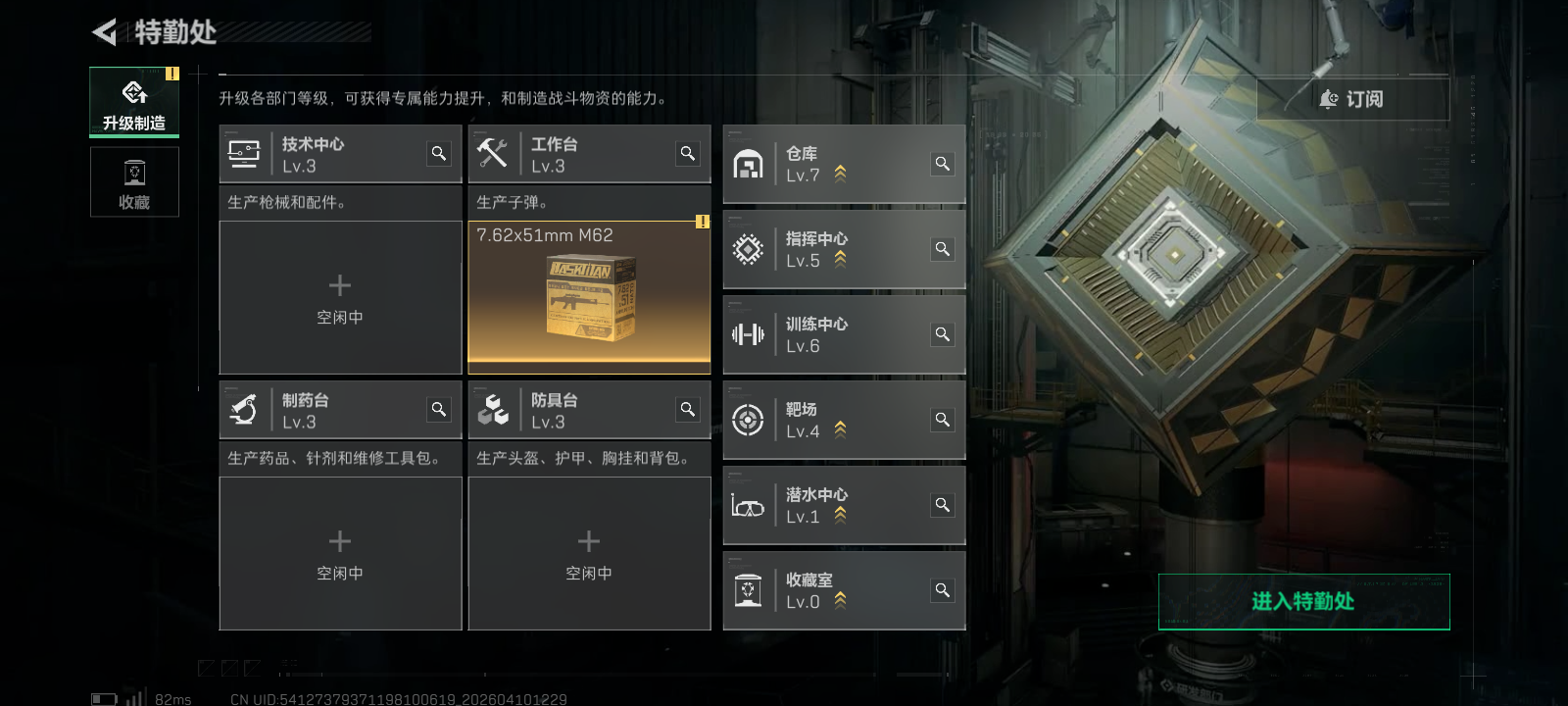Enter the base via 进入特勤处

click(x=1303, y=601)
